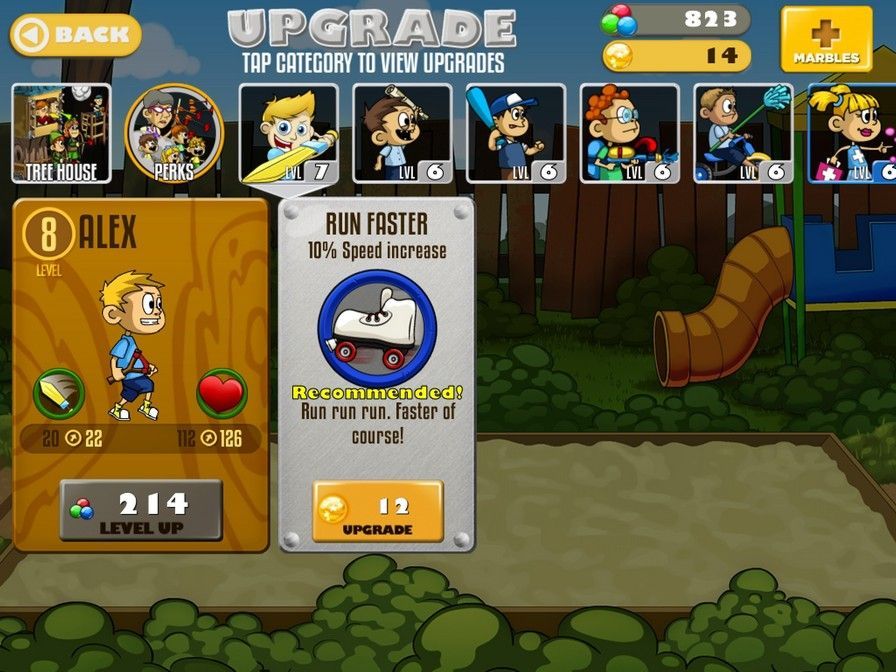Tap Alex's red heart health icon
896x672 pixels.
(x=221, y=394)
